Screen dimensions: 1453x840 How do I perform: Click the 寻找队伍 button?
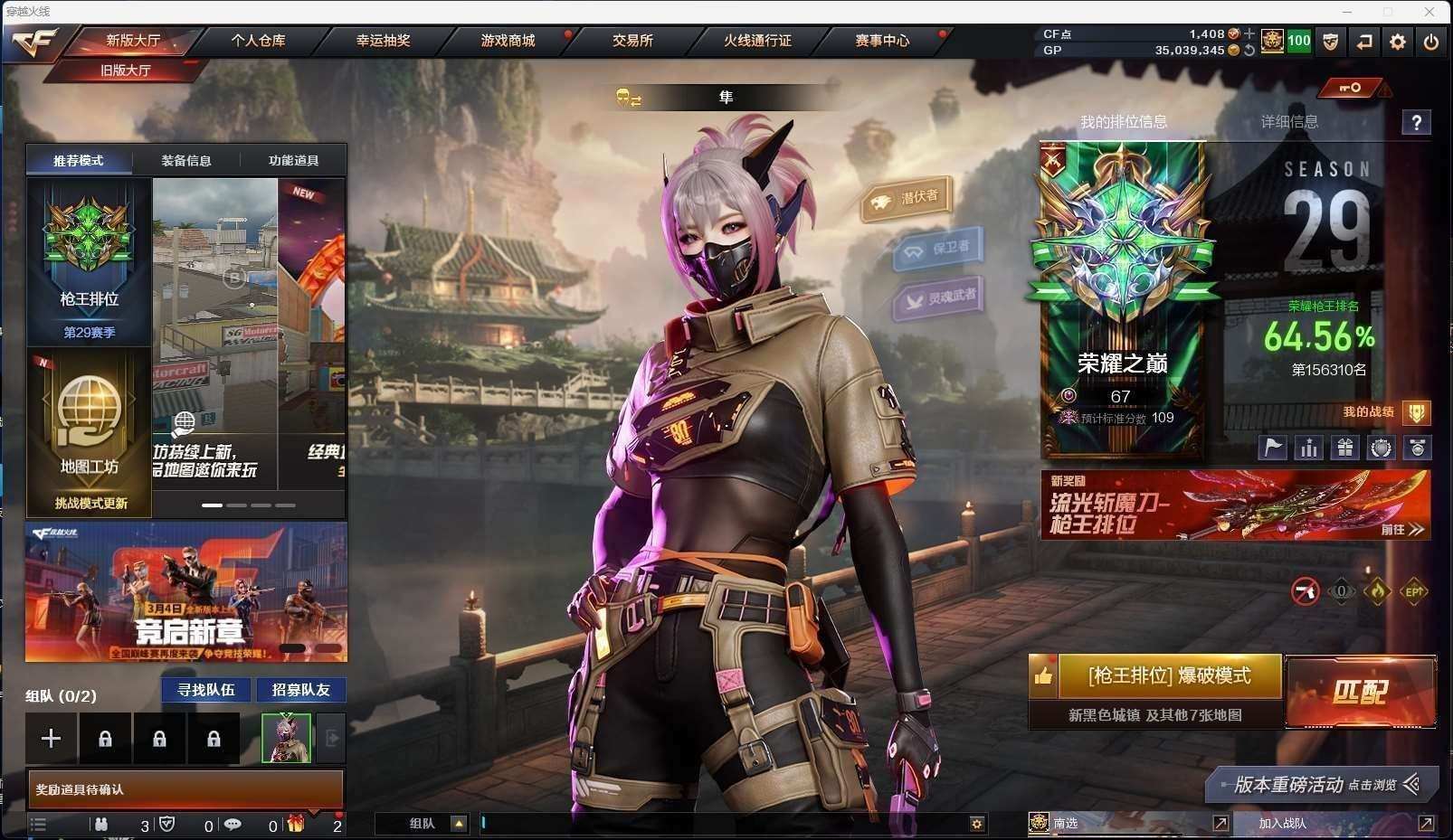click(206, 690)
